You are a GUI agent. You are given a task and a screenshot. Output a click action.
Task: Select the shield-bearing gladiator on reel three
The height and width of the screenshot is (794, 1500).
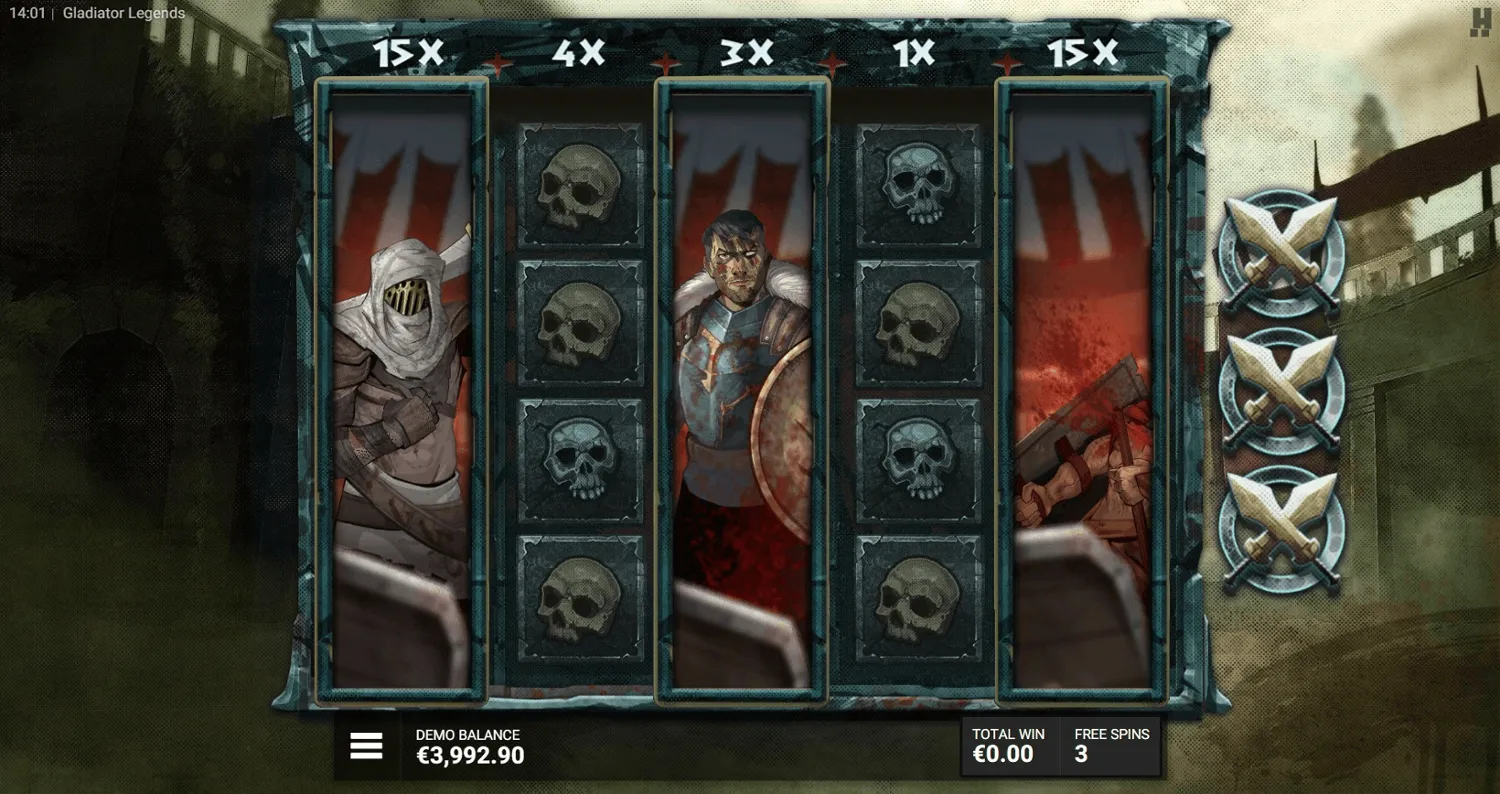pos(744,390)
